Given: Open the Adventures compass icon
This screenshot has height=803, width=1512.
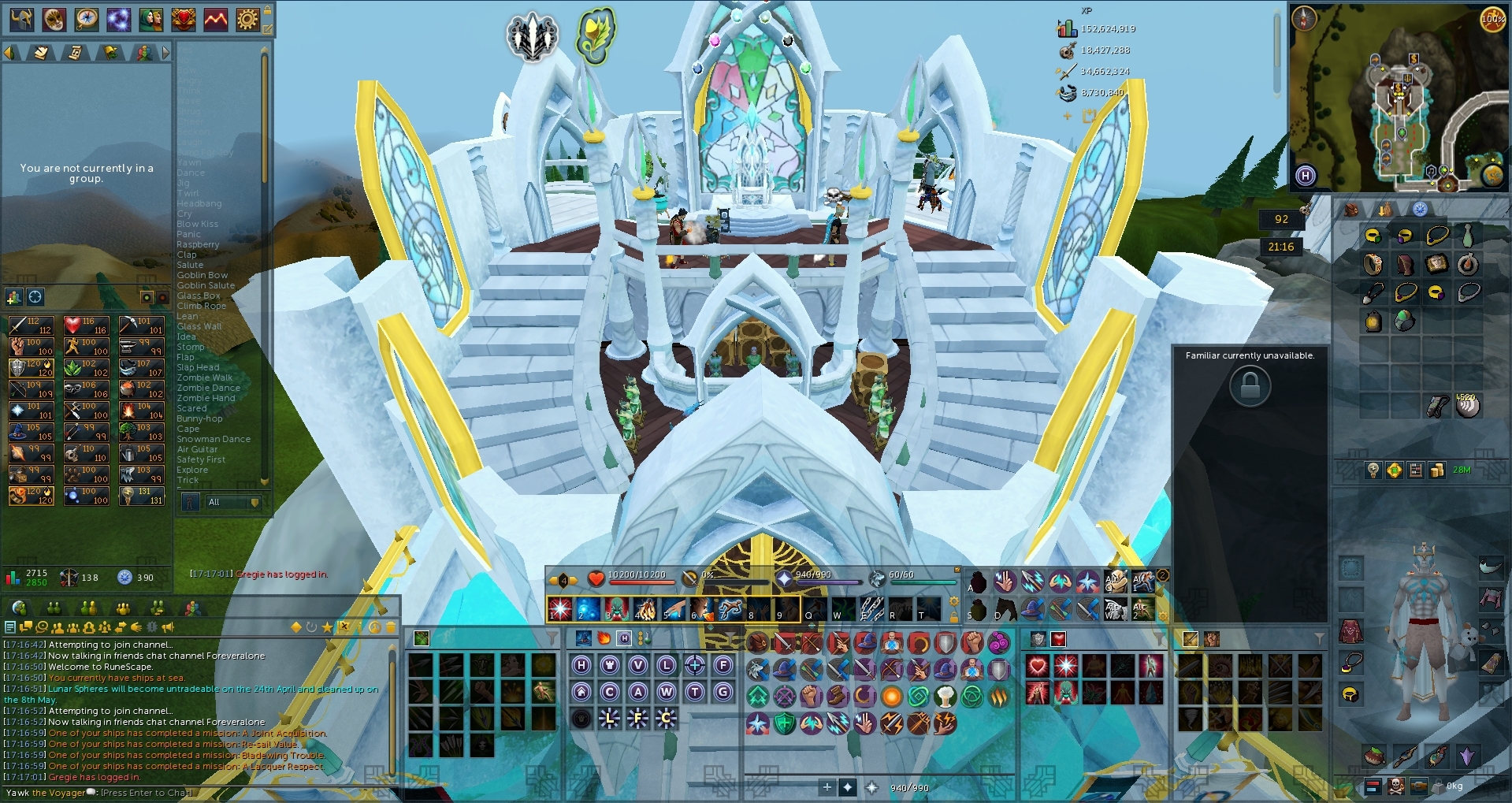Looking at the screenshot, I should click(86, 20).
